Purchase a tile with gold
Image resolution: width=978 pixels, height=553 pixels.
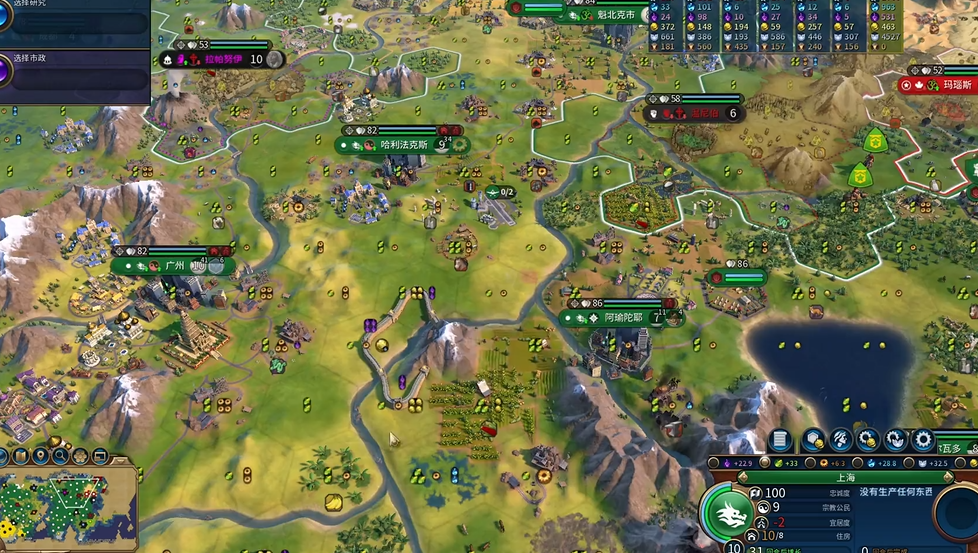pyautogui.click(x=813, y=440)
